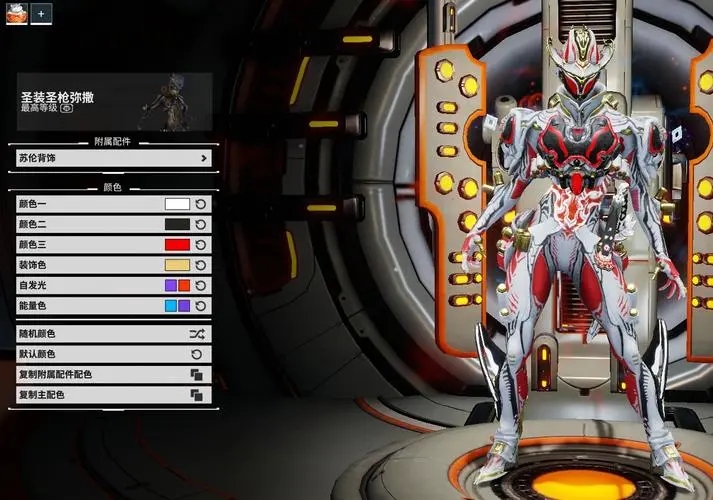Choose the black 颜色二 swatch

[177, 225]
